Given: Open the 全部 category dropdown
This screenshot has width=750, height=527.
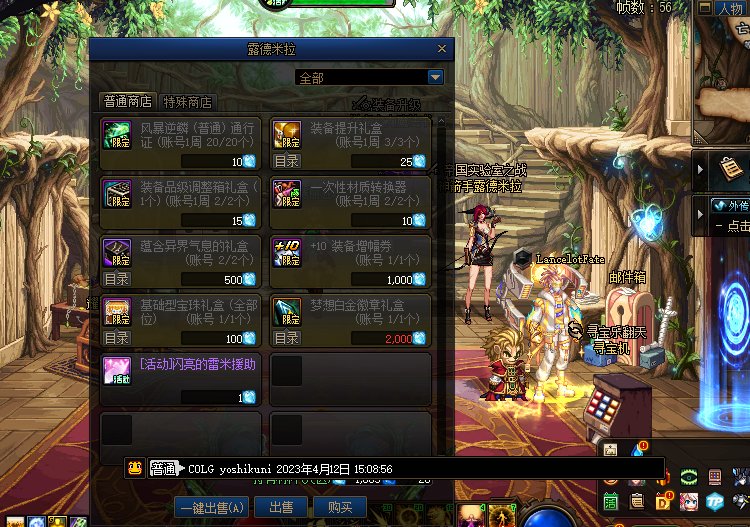Looking at the screenshot, I should [x=435, y=77].
